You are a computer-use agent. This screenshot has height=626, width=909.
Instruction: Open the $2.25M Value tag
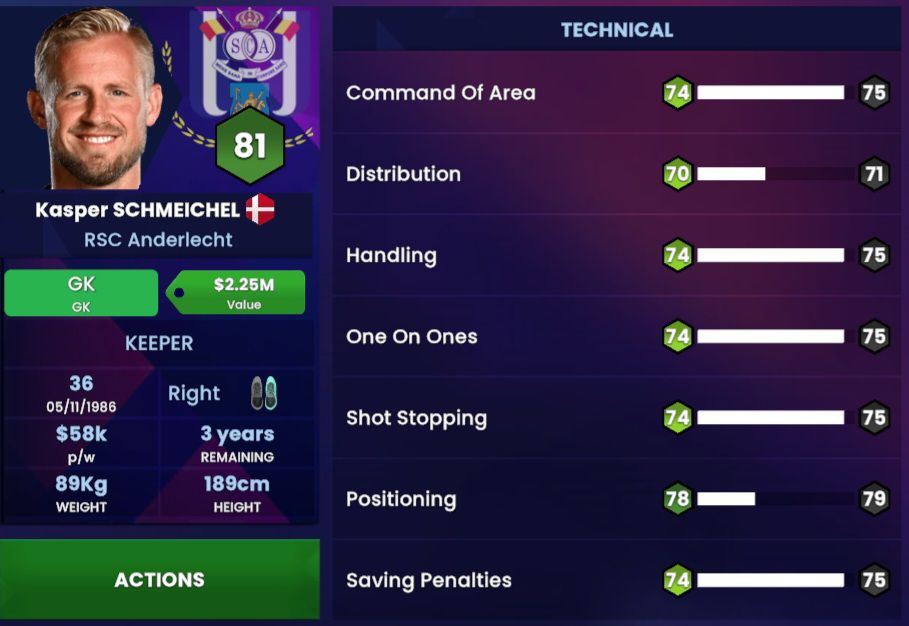tap(240, 292)
